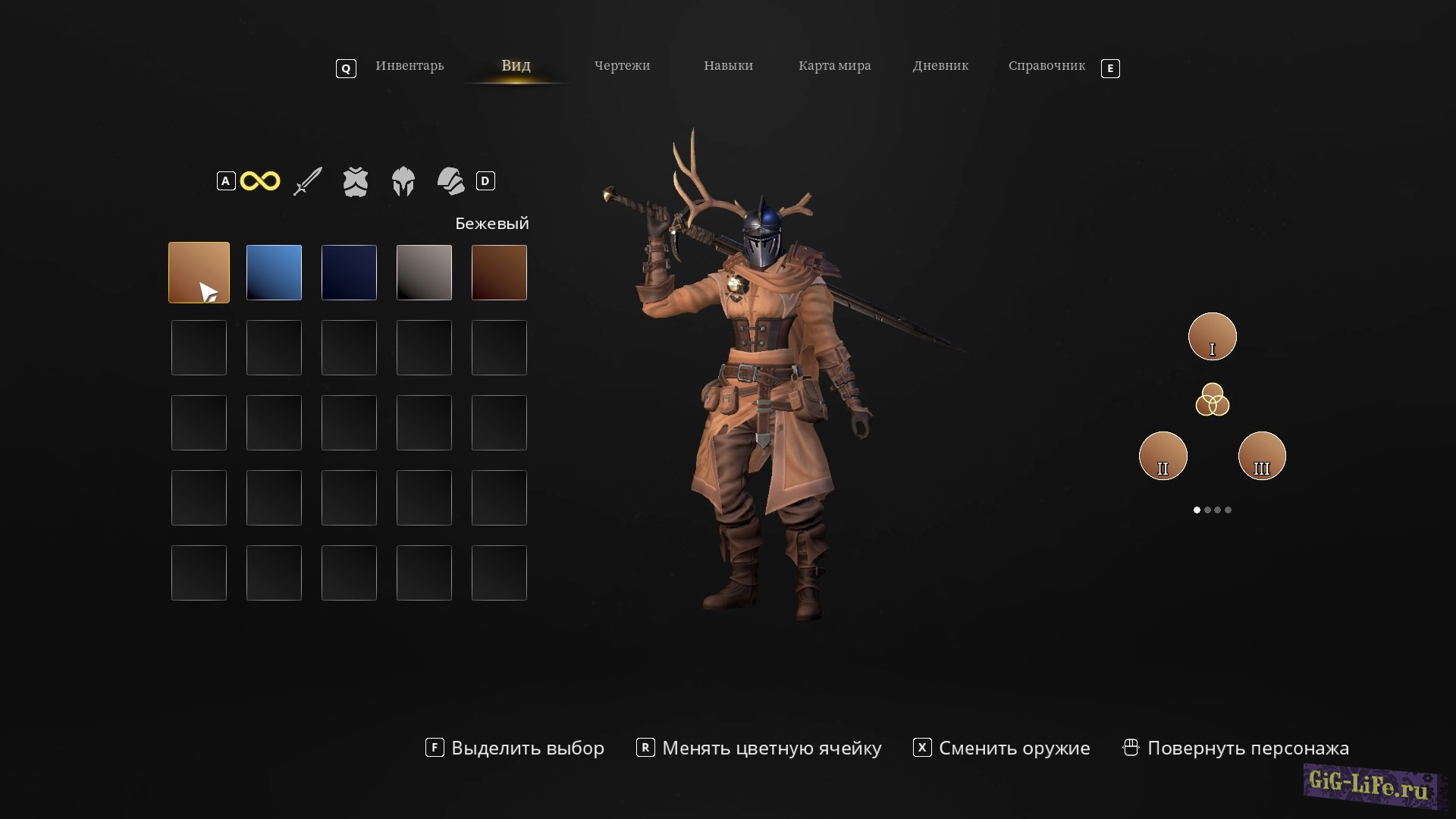Select the infinity all-items category
Viewport: 1456px width, 819px height.
tap(260, 181)
